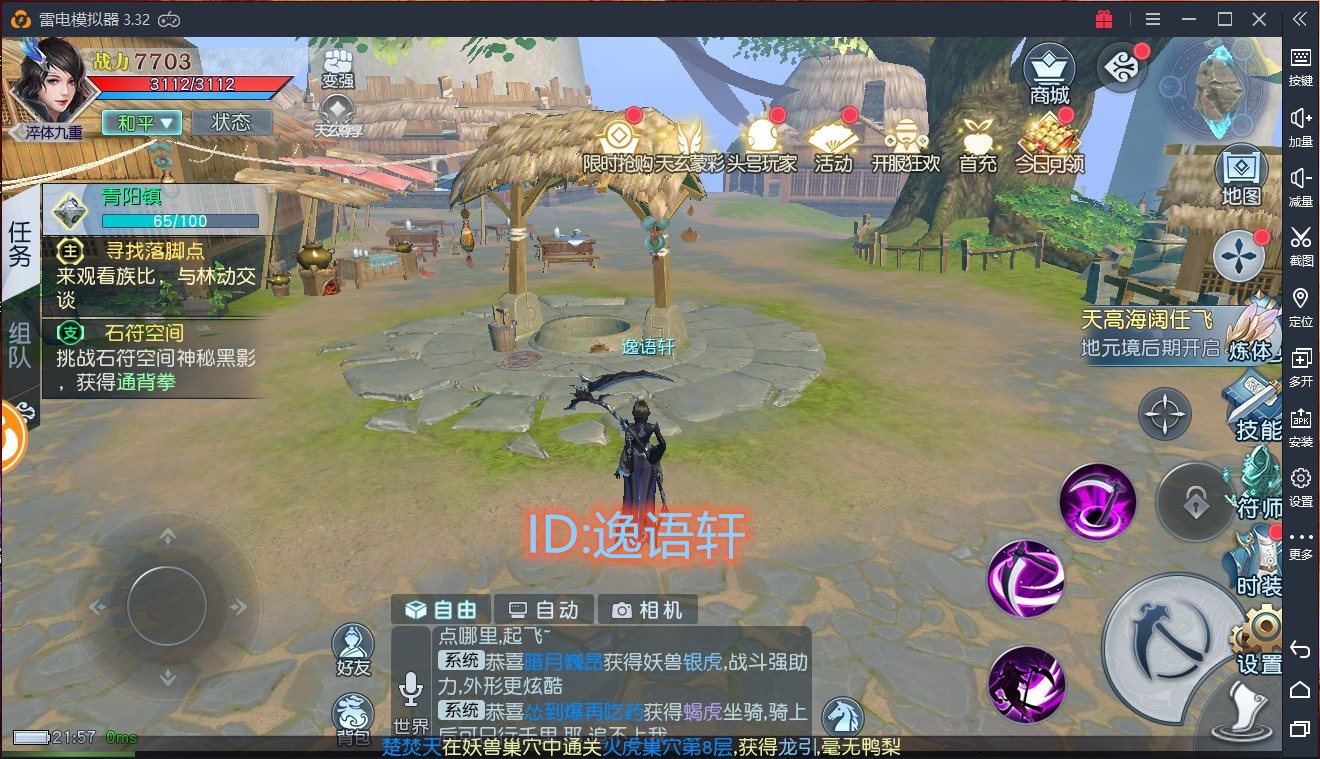Open the 地图 map button

coord(1241,176)
